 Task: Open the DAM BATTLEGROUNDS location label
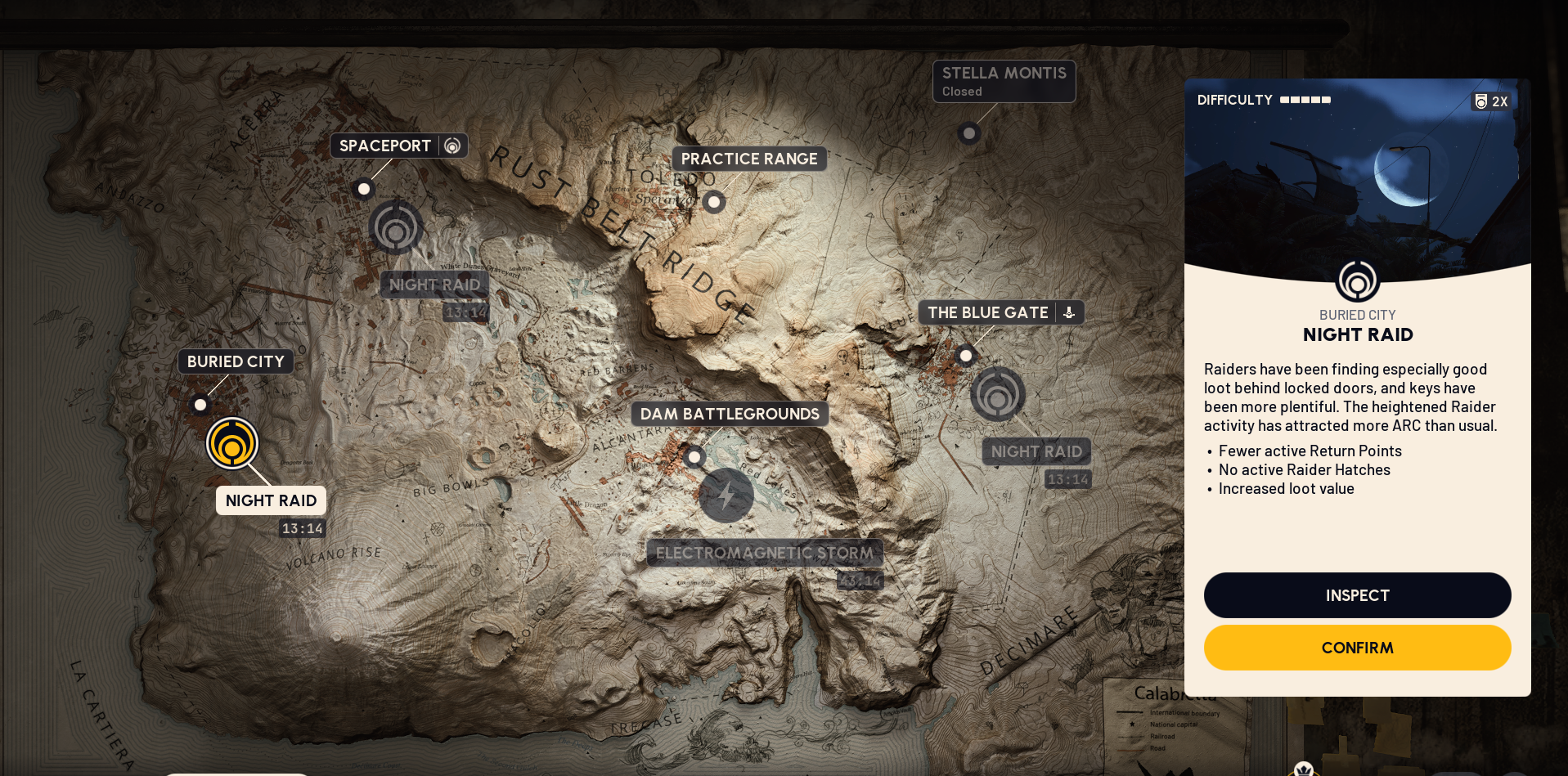tap(729, 414)
